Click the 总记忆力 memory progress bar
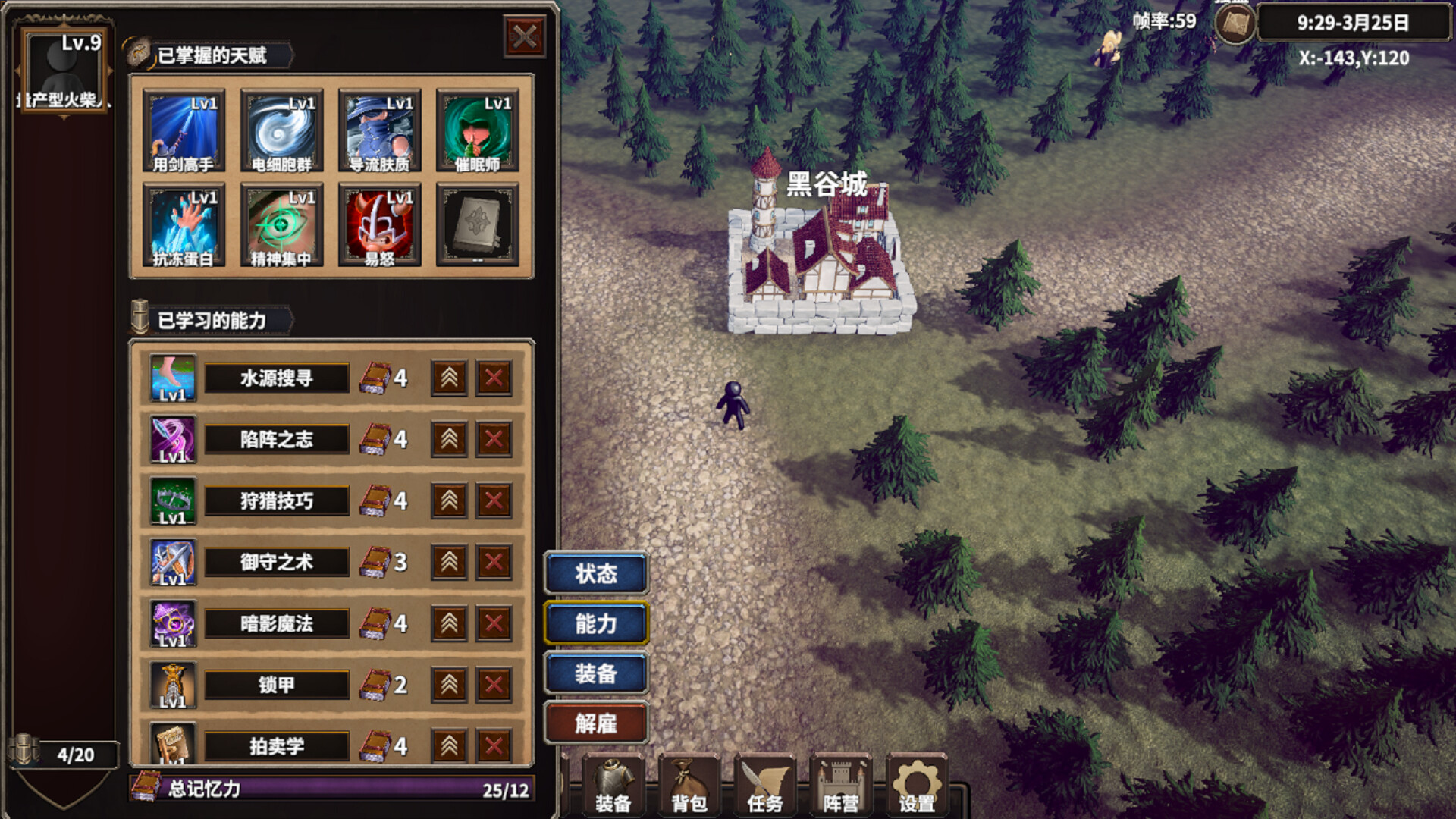This screenshot has height=819, width=1456. pyautogui.click(x=334, y=790)
